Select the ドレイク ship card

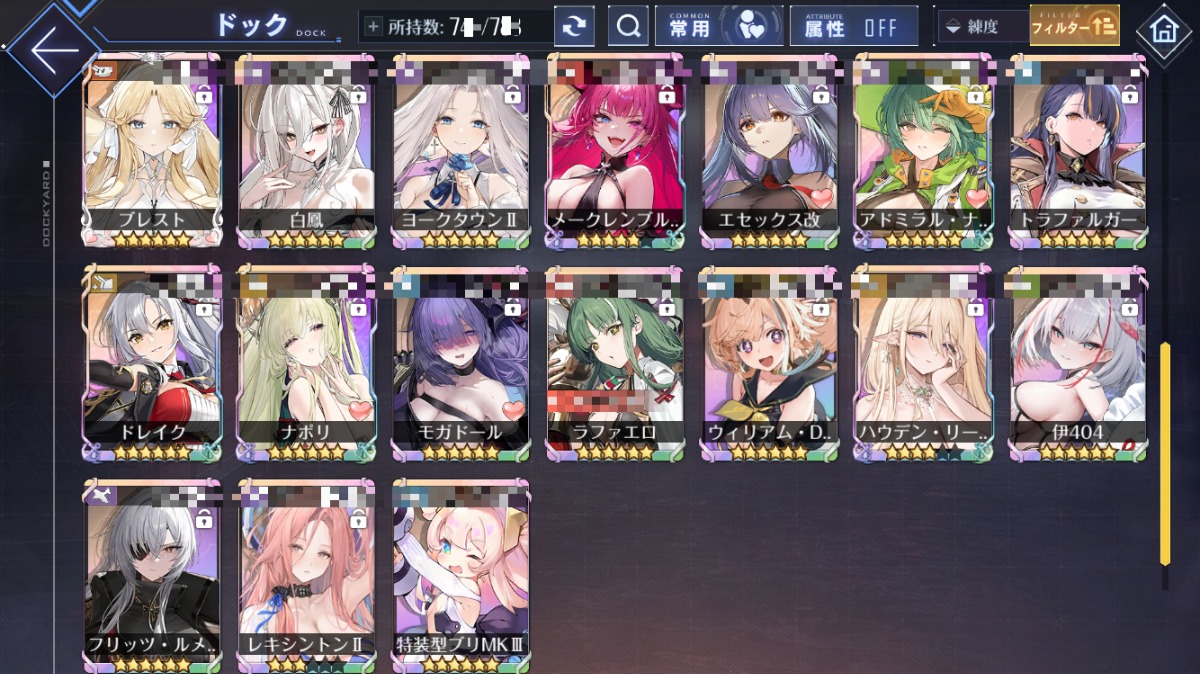click(153, 362)
